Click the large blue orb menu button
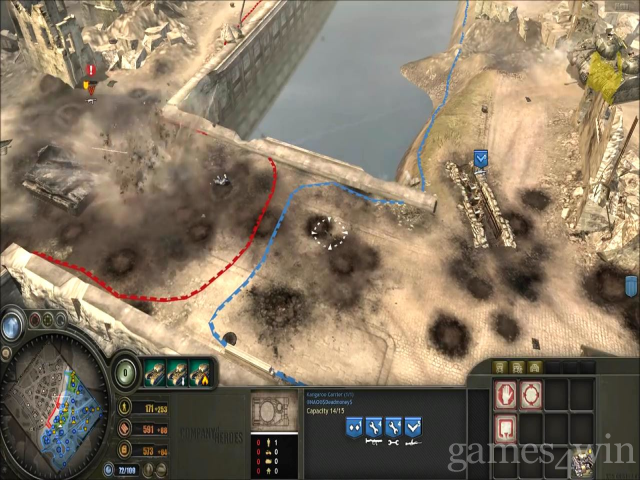 [13, 326]
